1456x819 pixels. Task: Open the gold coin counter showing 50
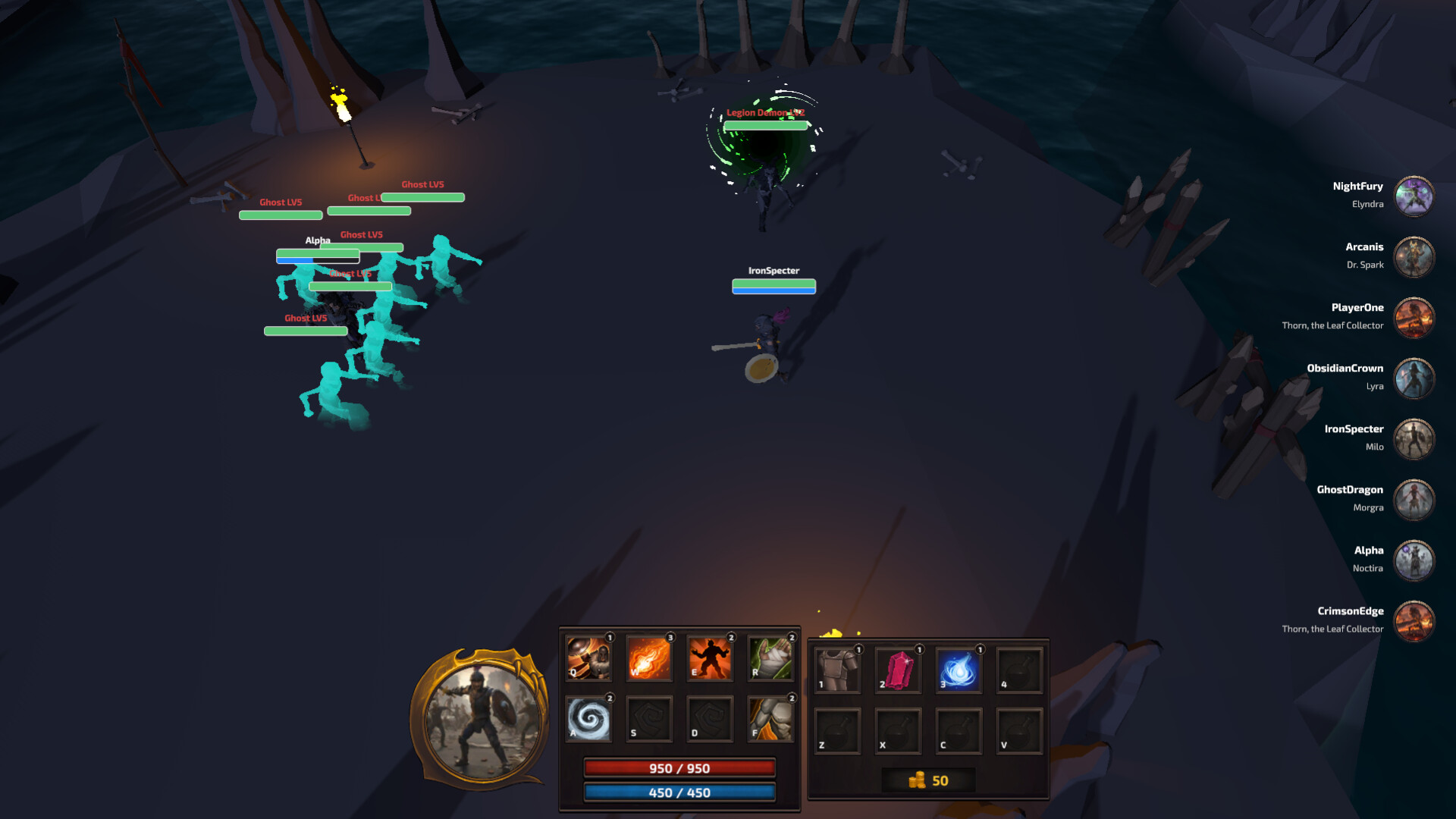[930, 780]
